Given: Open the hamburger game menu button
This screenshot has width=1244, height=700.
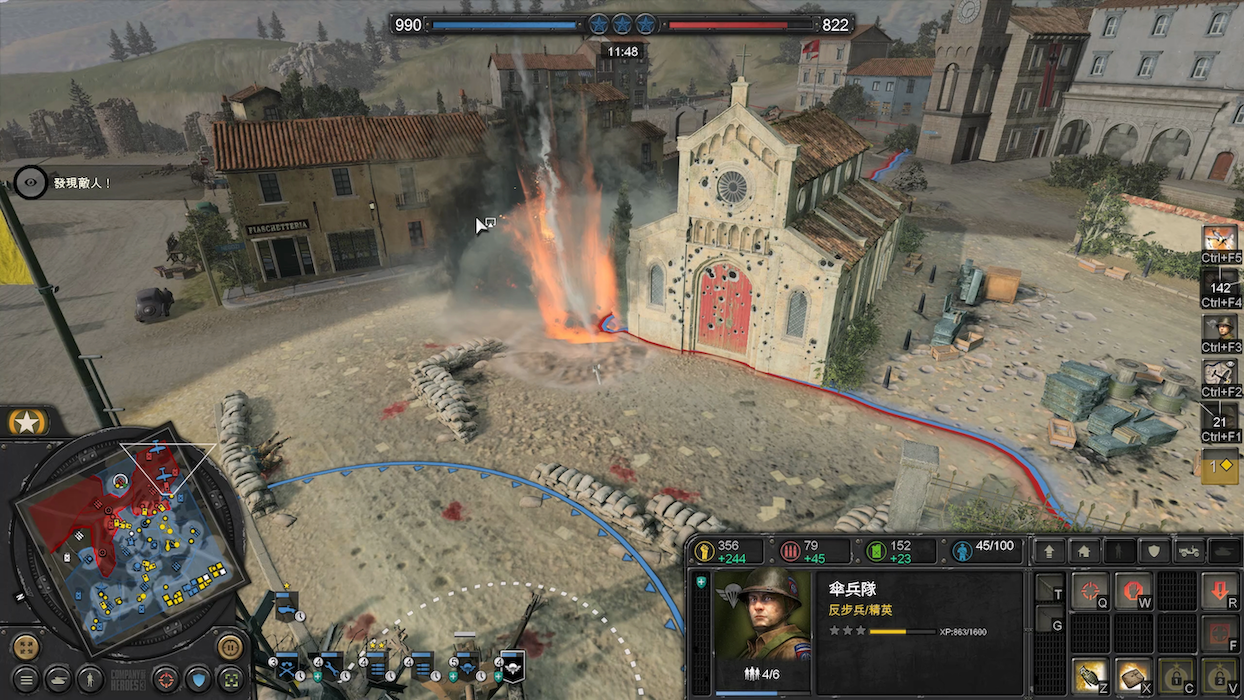Looking at the screenshot, I should tap(24, 679).
